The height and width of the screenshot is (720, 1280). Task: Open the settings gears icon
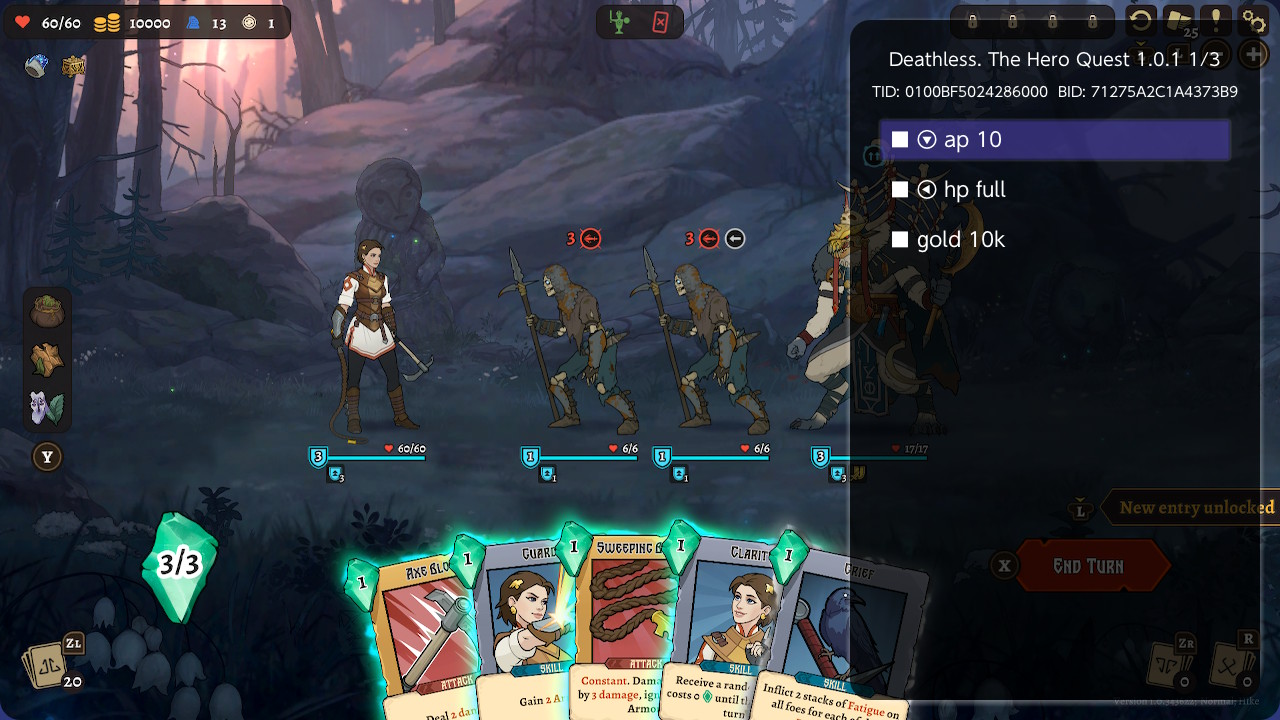point(1252,21)
